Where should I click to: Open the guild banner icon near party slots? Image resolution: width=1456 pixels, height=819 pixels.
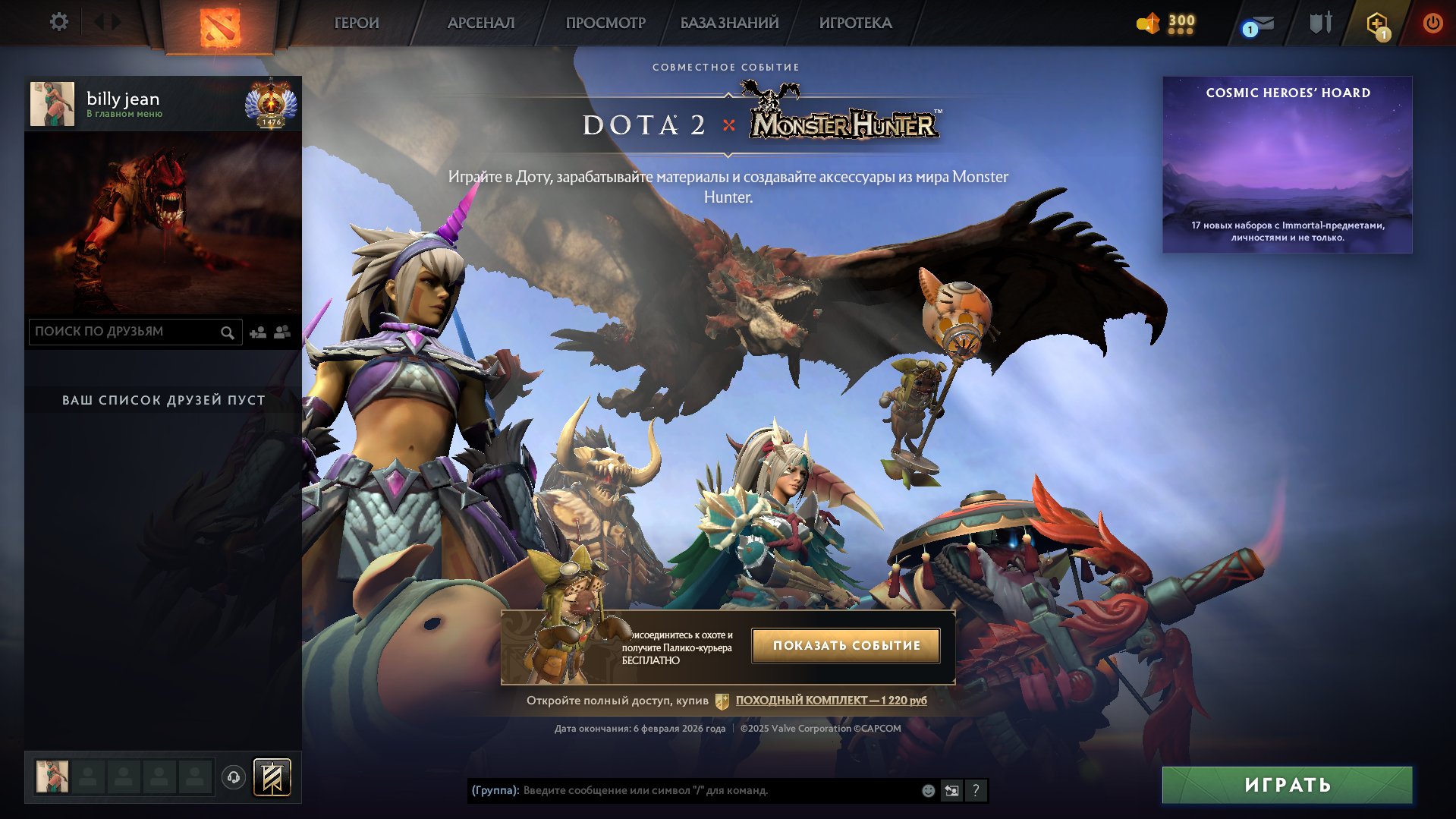tap(272, 776)
